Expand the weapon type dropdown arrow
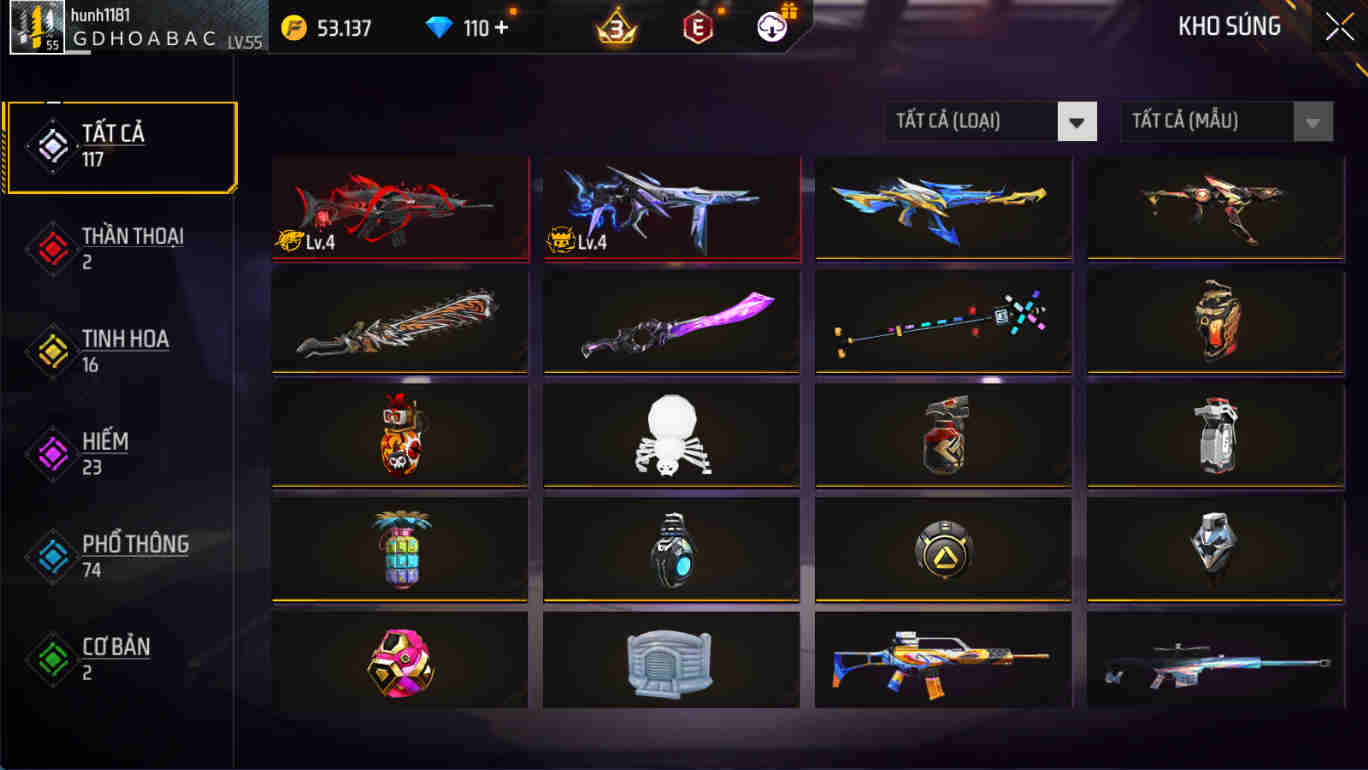Image resolution: width=1368 pixels, height=770 pixels. coord(1077,121)
